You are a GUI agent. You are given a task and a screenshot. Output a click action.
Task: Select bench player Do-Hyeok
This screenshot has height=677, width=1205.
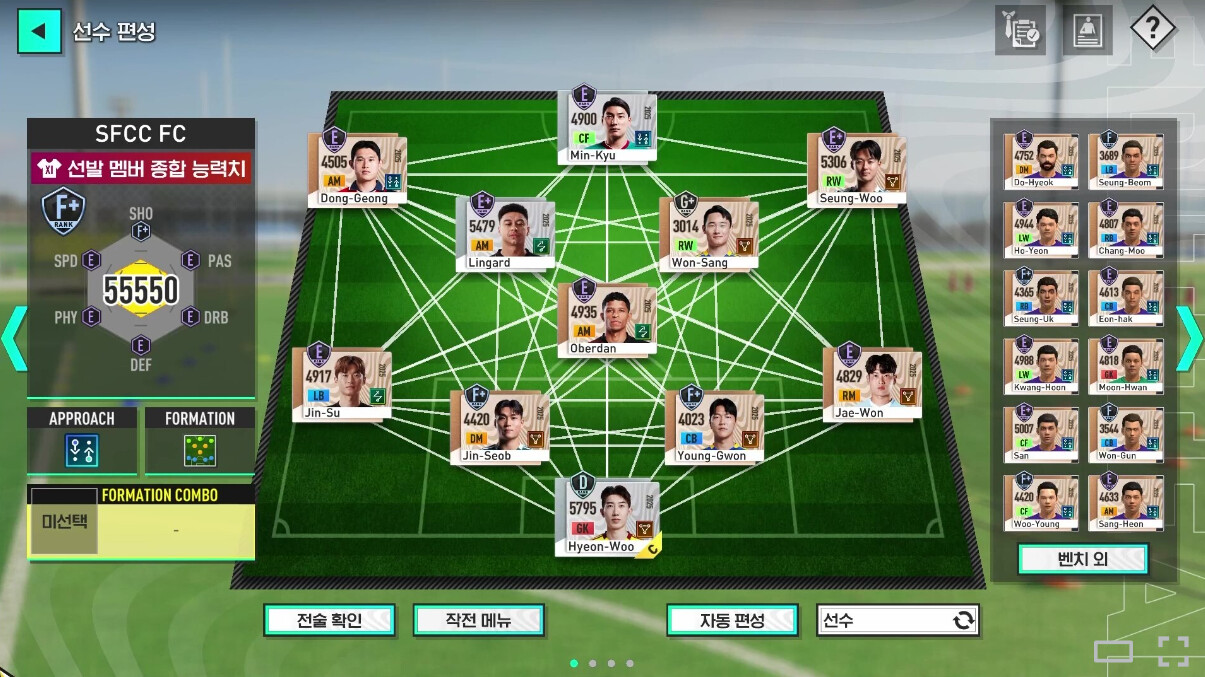(x=1041, y=159)
